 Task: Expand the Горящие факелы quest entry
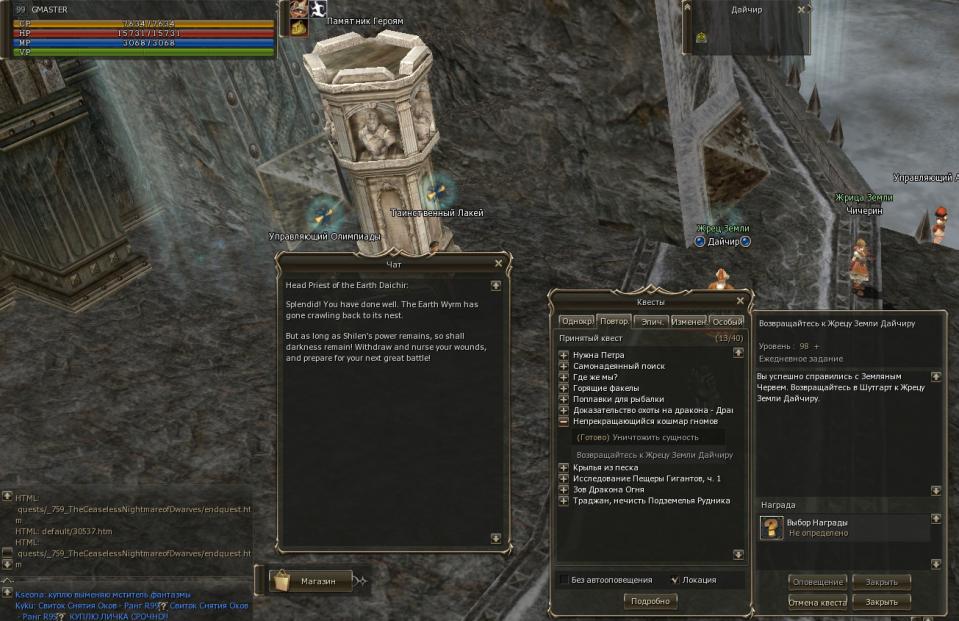[x=564, y=388]
